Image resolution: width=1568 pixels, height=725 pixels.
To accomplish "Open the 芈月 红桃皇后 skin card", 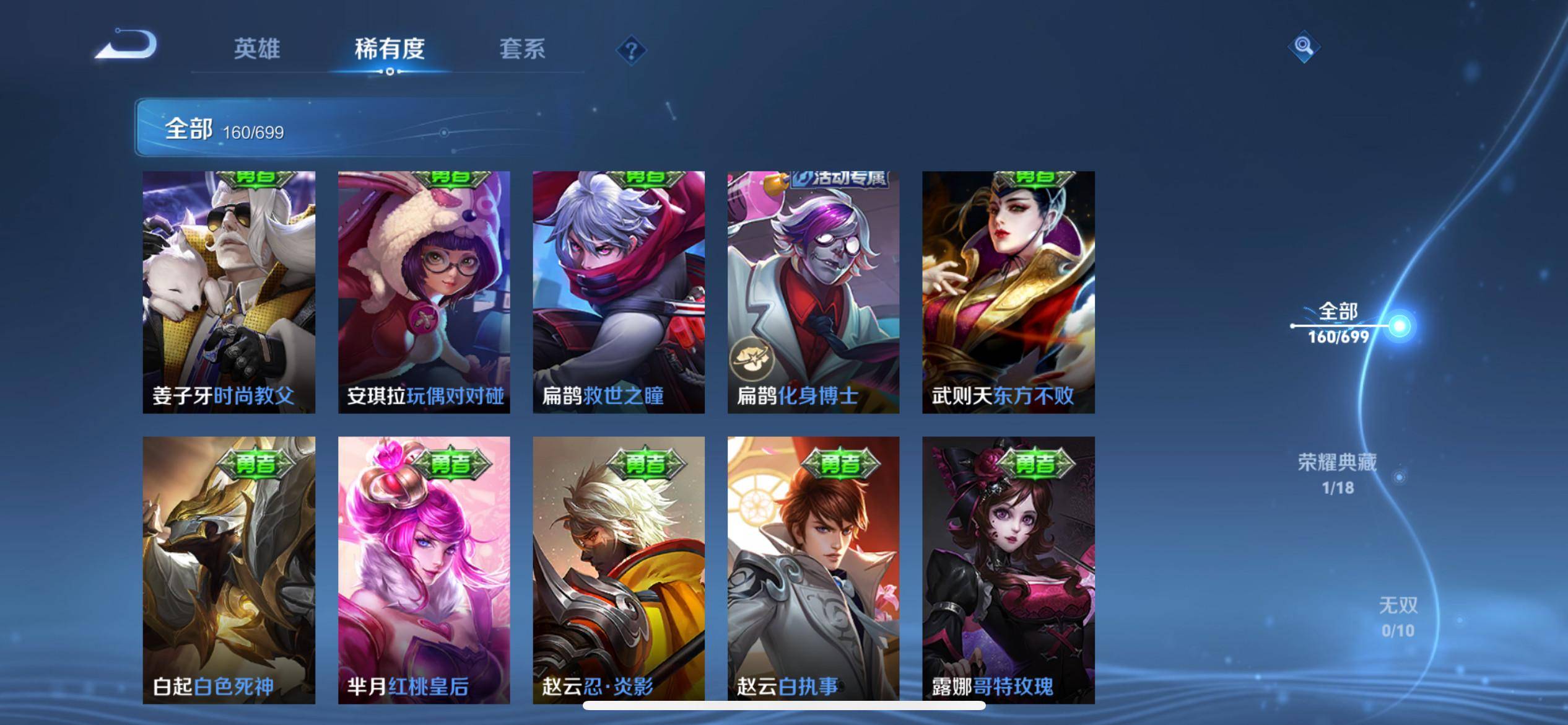I will click(424, 569).
